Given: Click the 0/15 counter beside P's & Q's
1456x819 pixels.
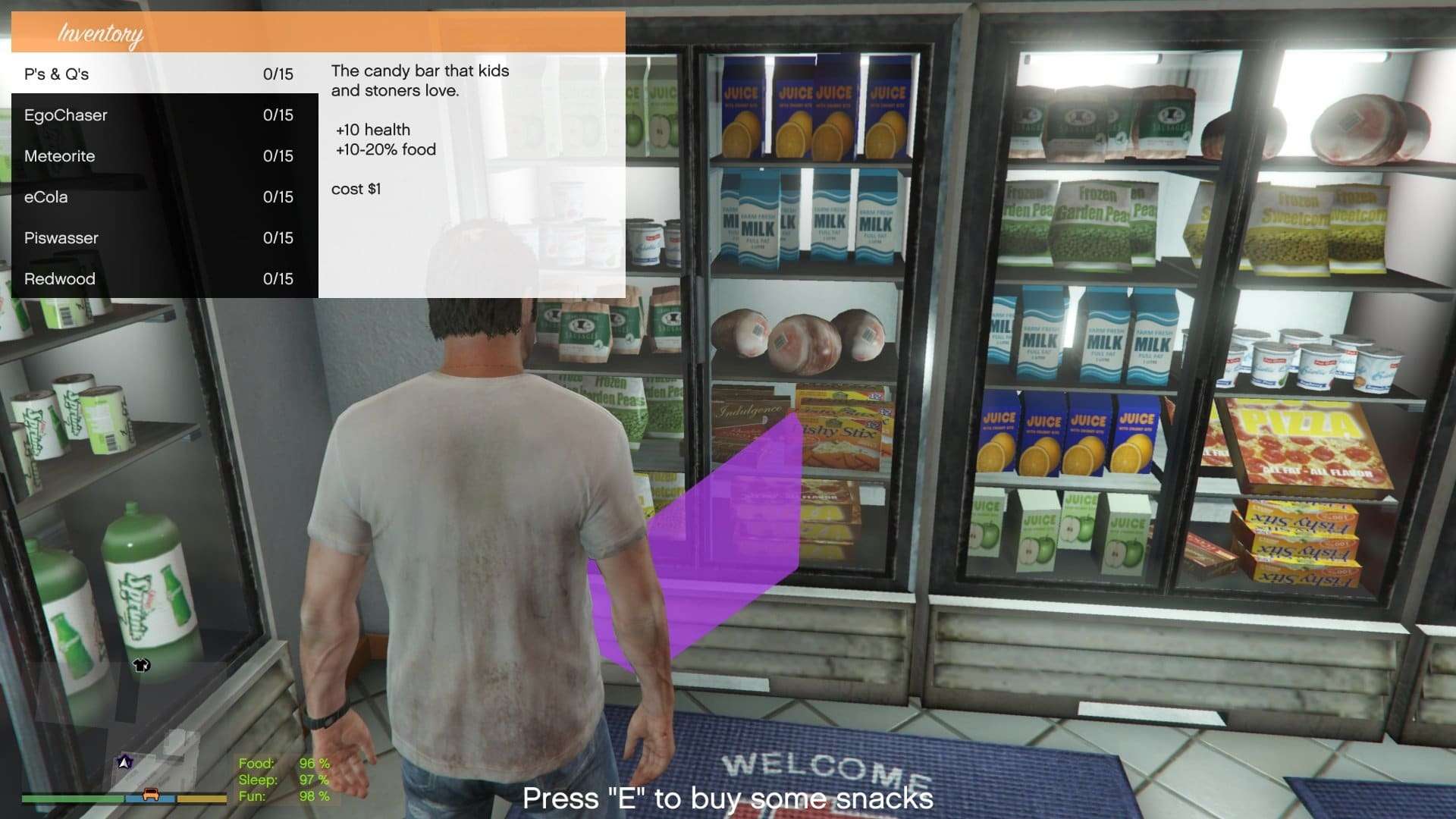Looking at the screenshot, I should [x=278, y=74].
